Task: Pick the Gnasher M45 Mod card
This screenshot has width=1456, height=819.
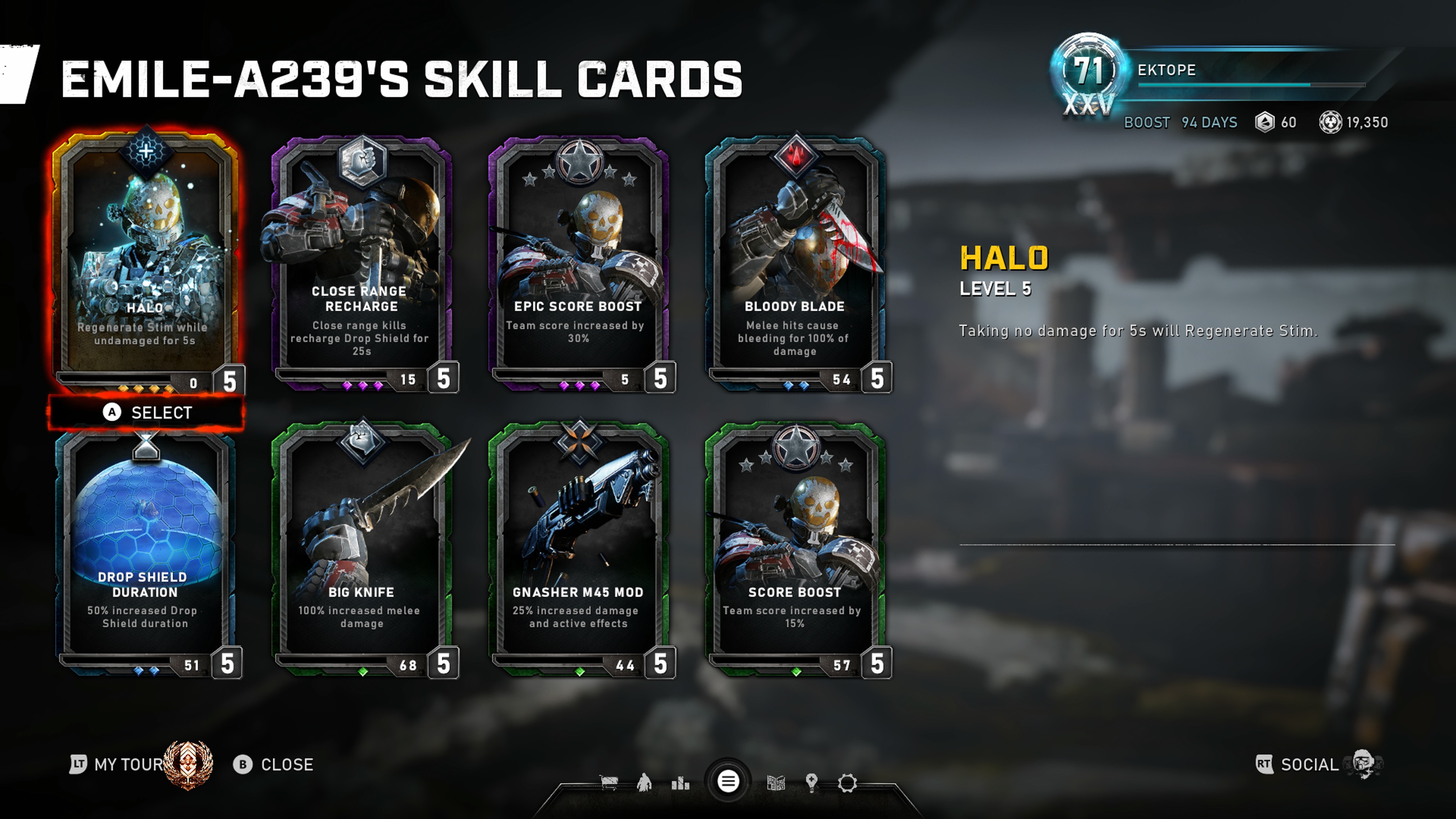Action: [578, 551]
